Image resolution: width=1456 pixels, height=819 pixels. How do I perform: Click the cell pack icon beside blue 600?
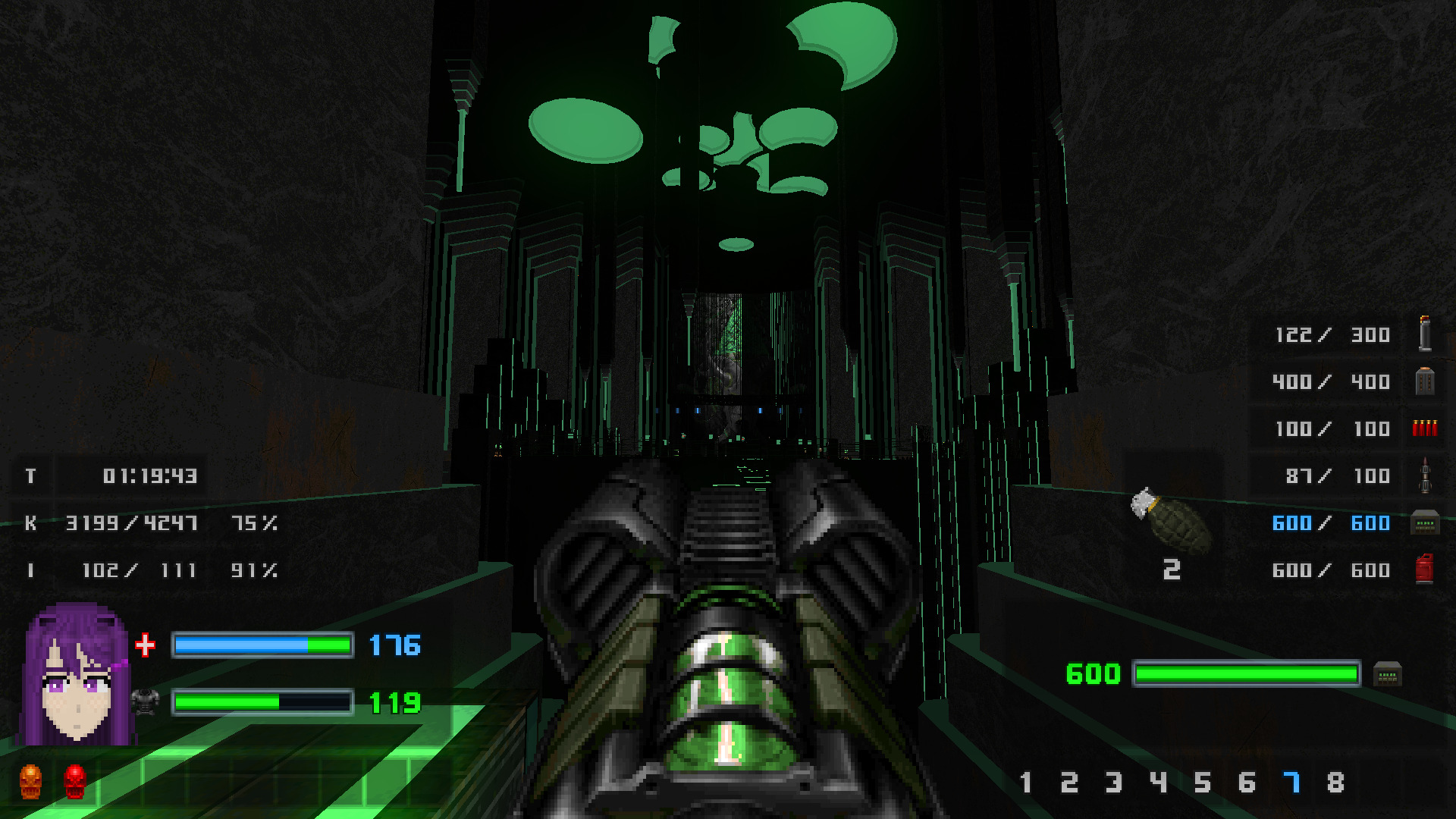[1424, 523]
